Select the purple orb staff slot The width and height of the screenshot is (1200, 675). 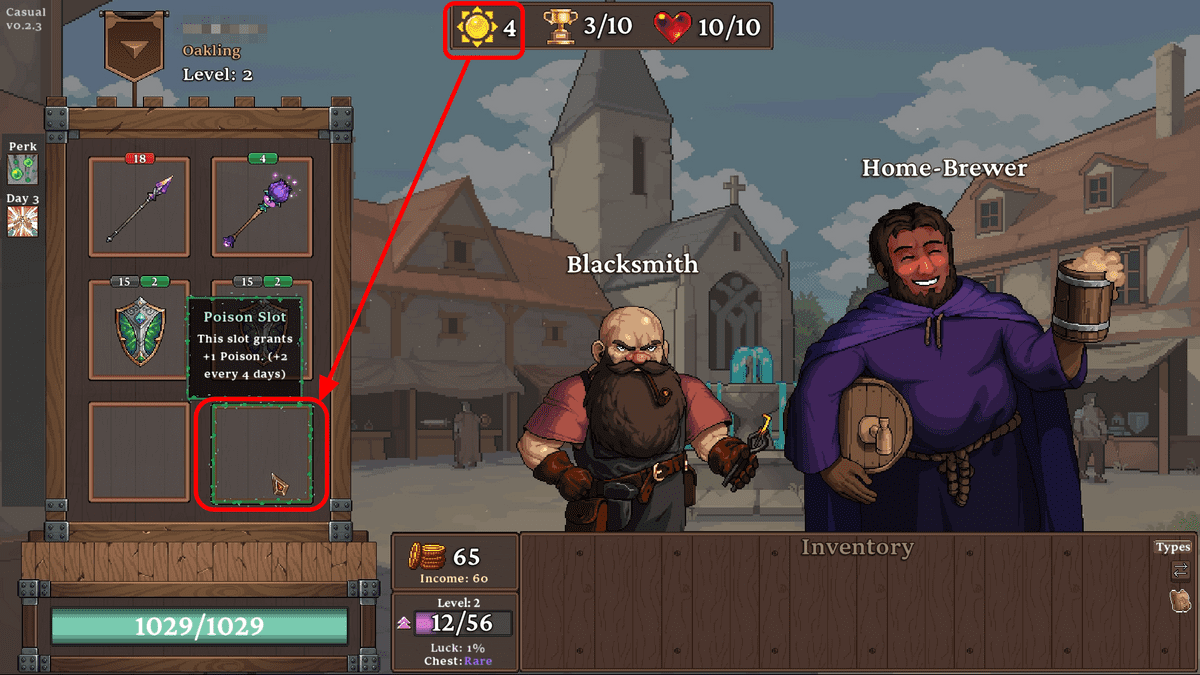pos(261,208)
